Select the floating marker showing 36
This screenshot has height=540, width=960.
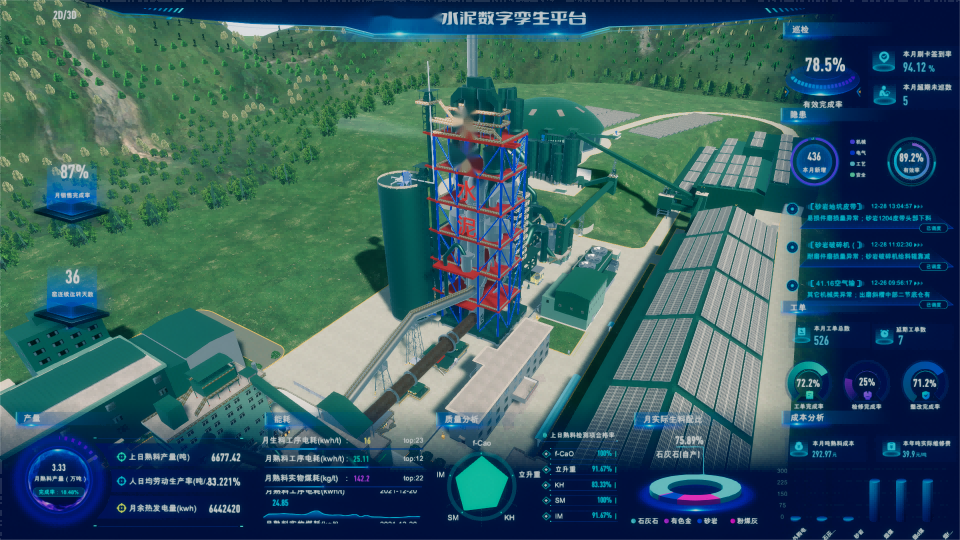pos(72,289)
